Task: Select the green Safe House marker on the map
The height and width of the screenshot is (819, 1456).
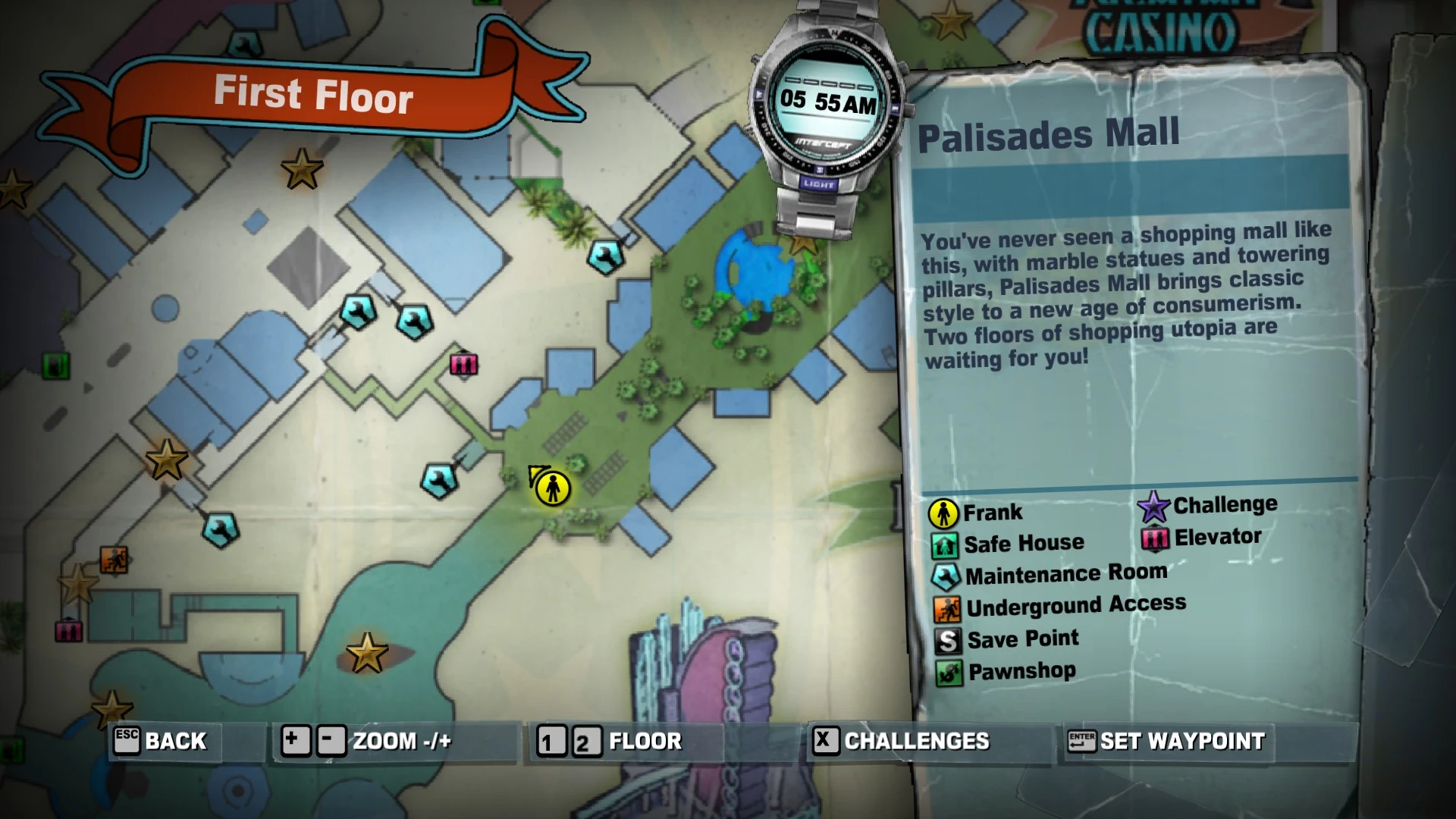Action: [x=55, y=366]
